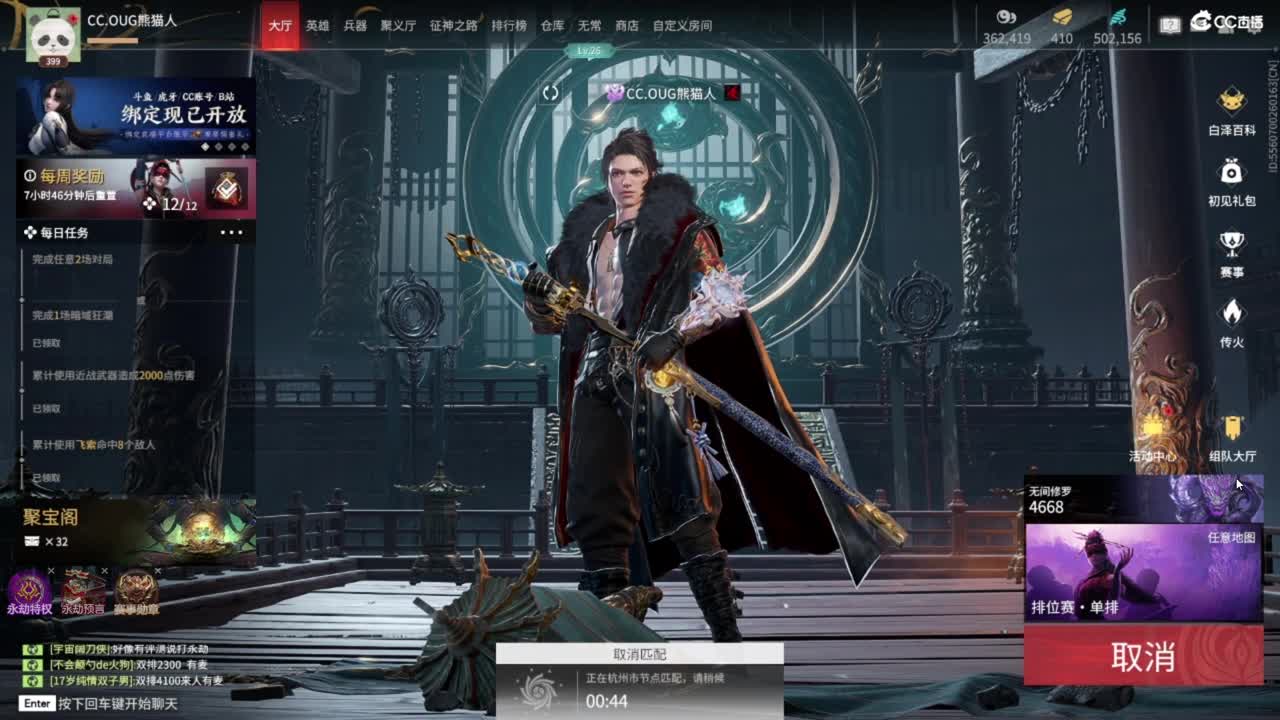The height and width of the screenshot is (720, 1280).
Task: Open the 商城 shop menu
Action: coord(625,26)
